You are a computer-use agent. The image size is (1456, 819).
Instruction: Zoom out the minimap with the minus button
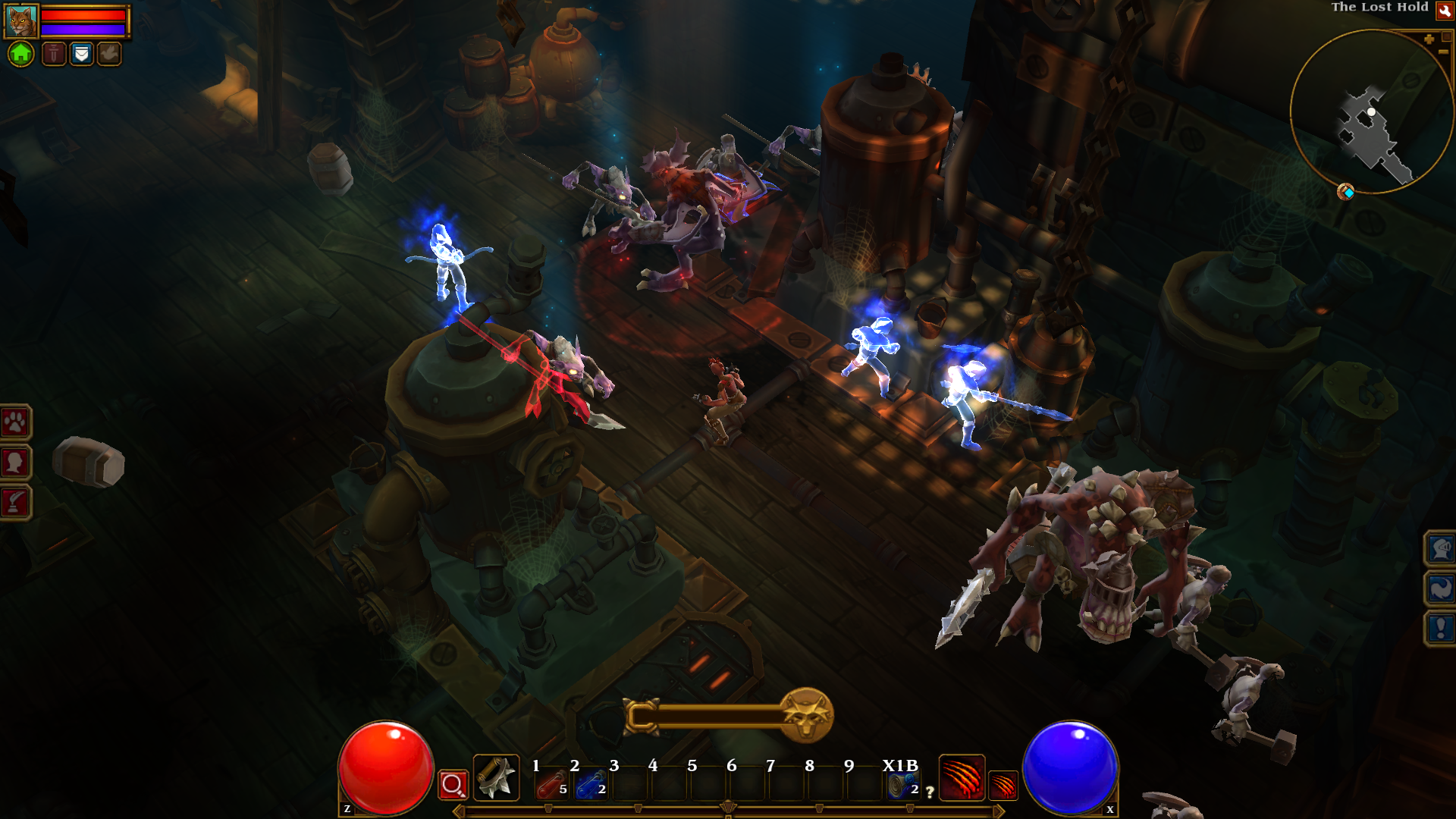tap(1443, 52)
